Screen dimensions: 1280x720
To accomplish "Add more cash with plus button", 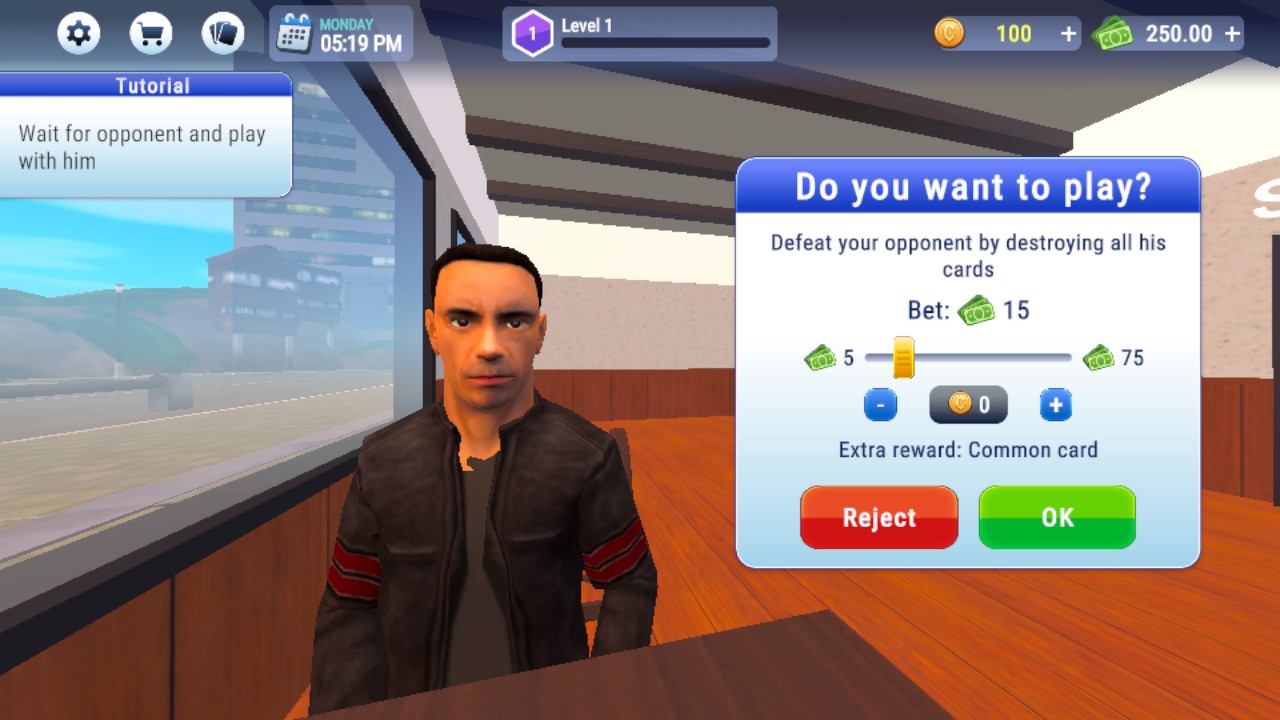I will (1232, 34).
